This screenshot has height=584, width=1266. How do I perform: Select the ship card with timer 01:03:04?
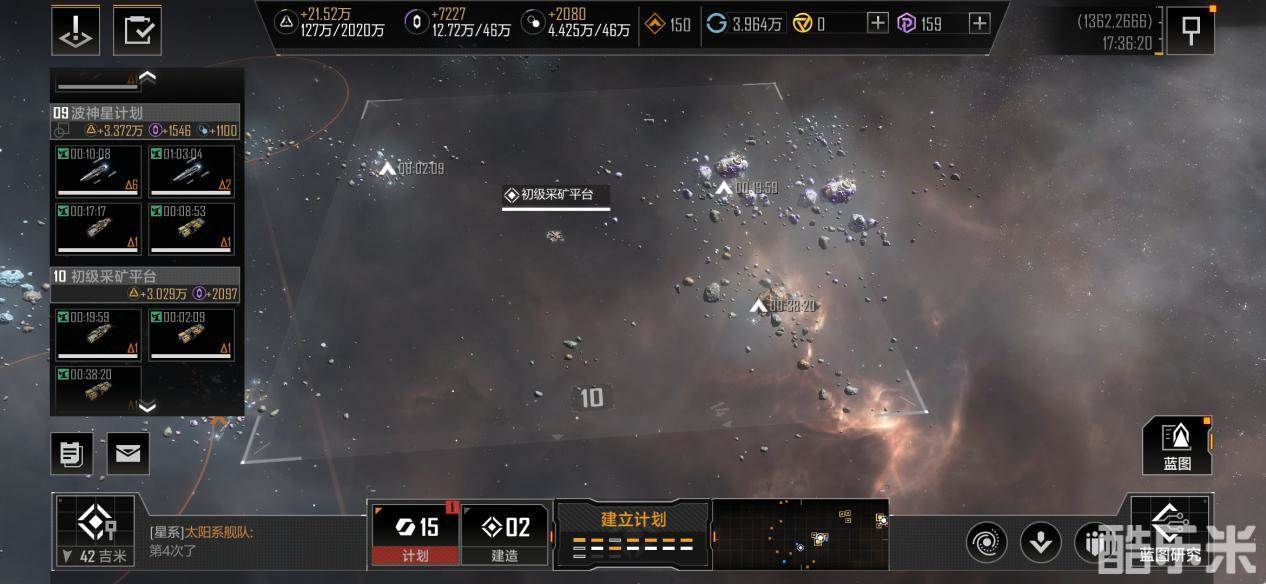[191, 172]
